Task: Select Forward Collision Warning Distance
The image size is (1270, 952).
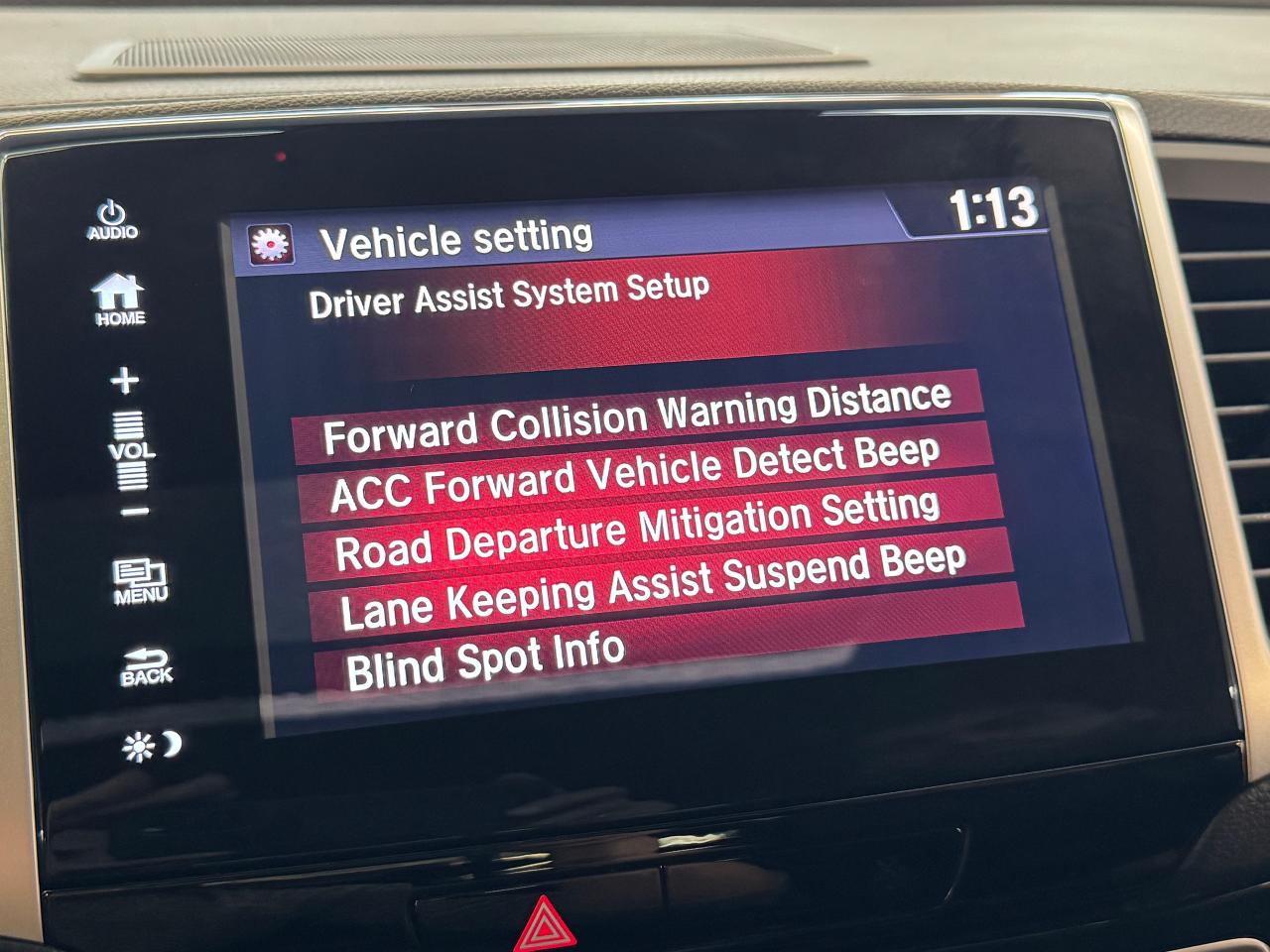Action: pyautogui.click(x=637, y=416)
